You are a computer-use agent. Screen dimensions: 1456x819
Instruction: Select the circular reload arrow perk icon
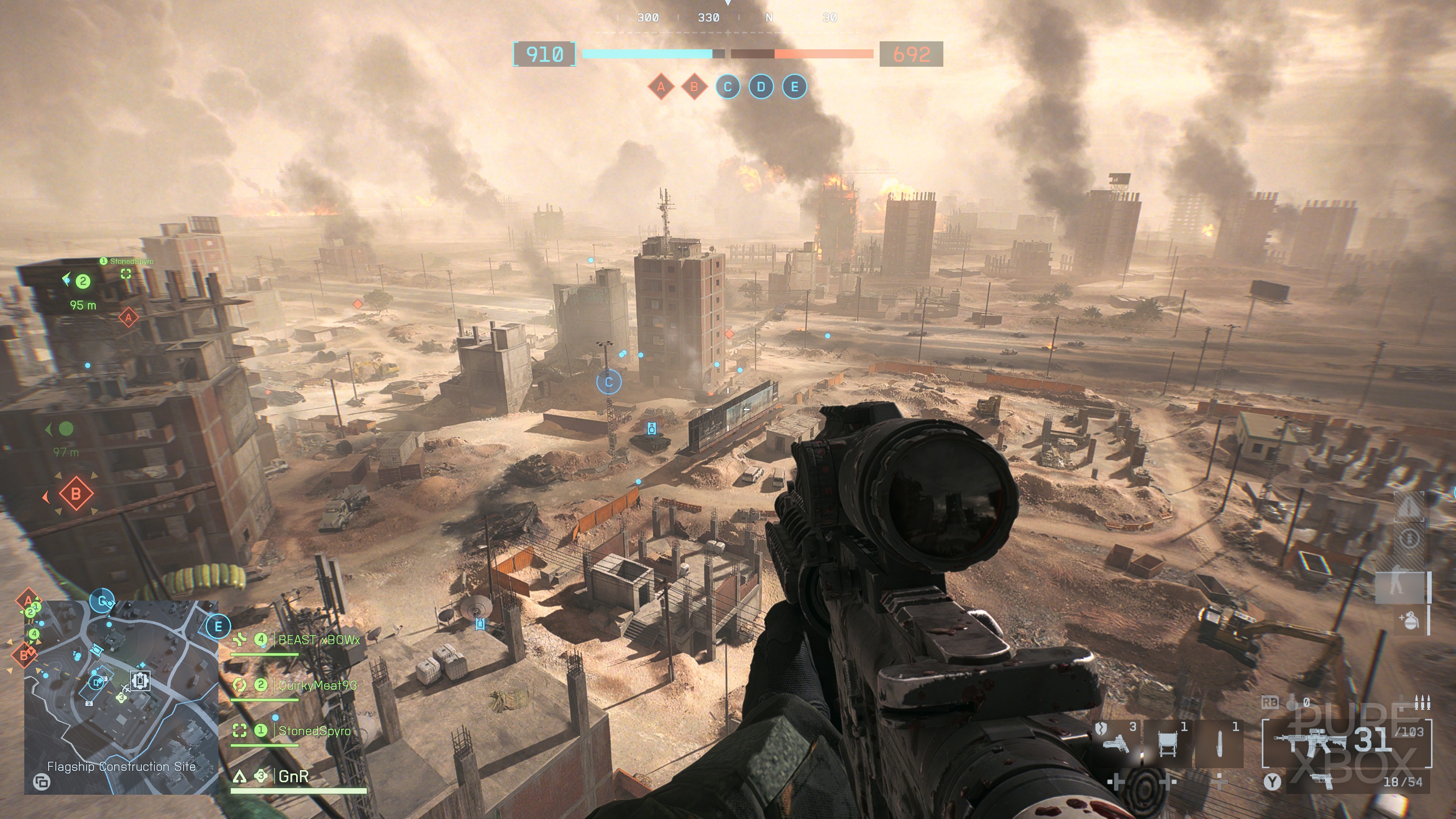1409,539
